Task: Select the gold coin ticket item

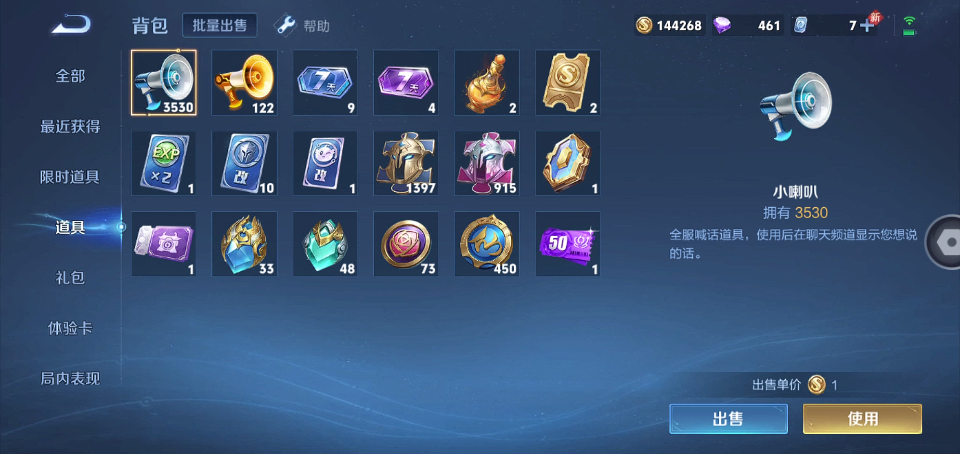Action: pyautogui.click(x=568, y=82)
